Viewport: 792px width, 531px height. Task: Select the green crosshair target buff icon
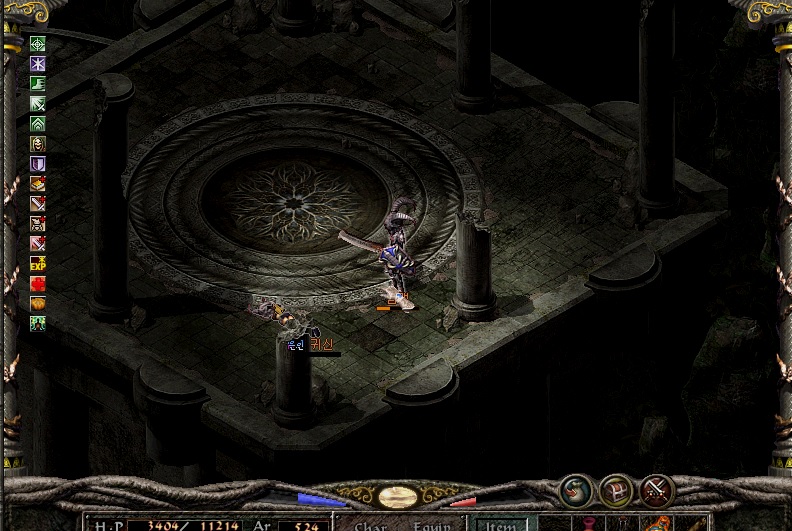click(38, 44)
